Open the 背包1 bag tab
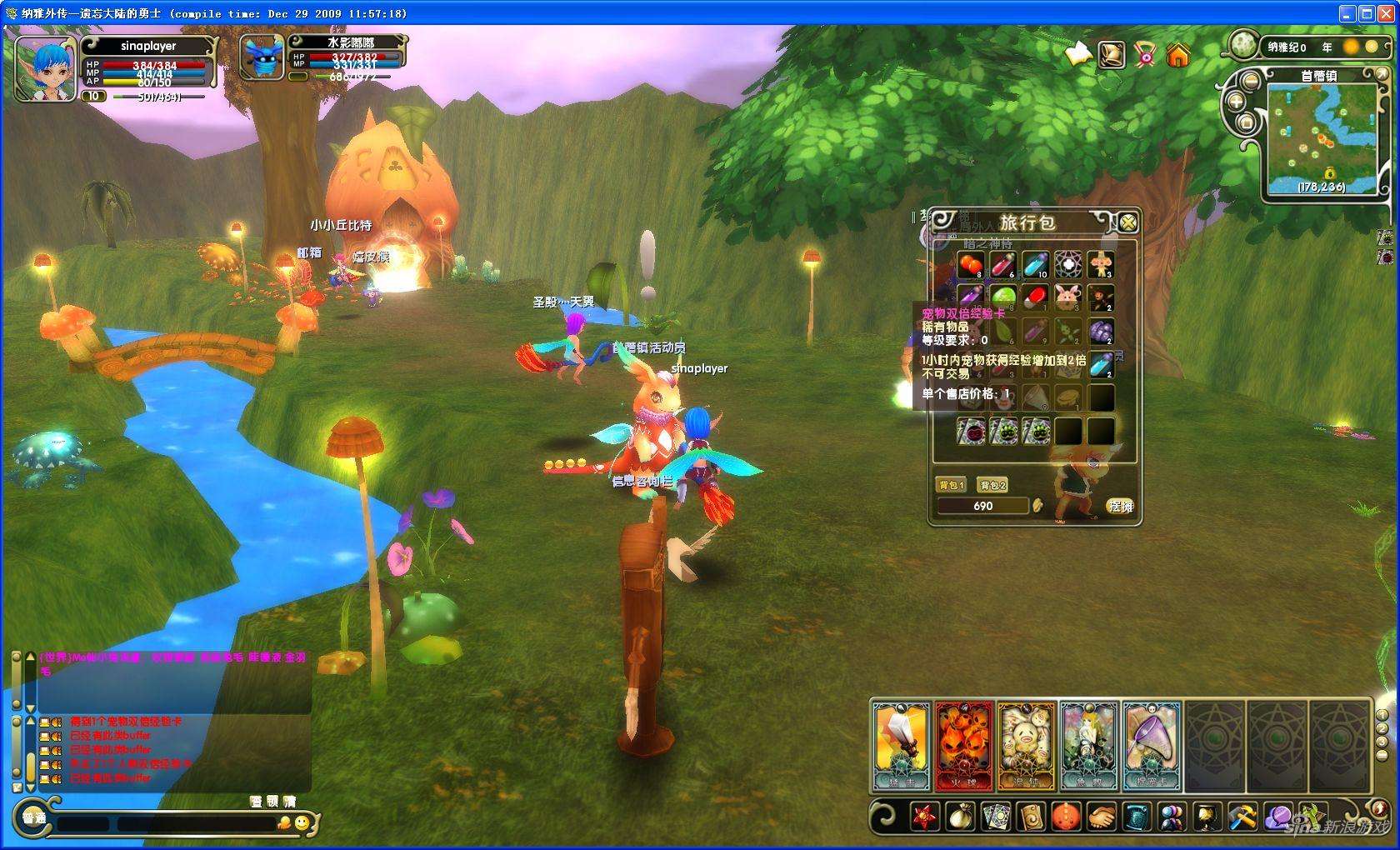This screenshot has width=1400, height=850. click(x=952, y=485)
